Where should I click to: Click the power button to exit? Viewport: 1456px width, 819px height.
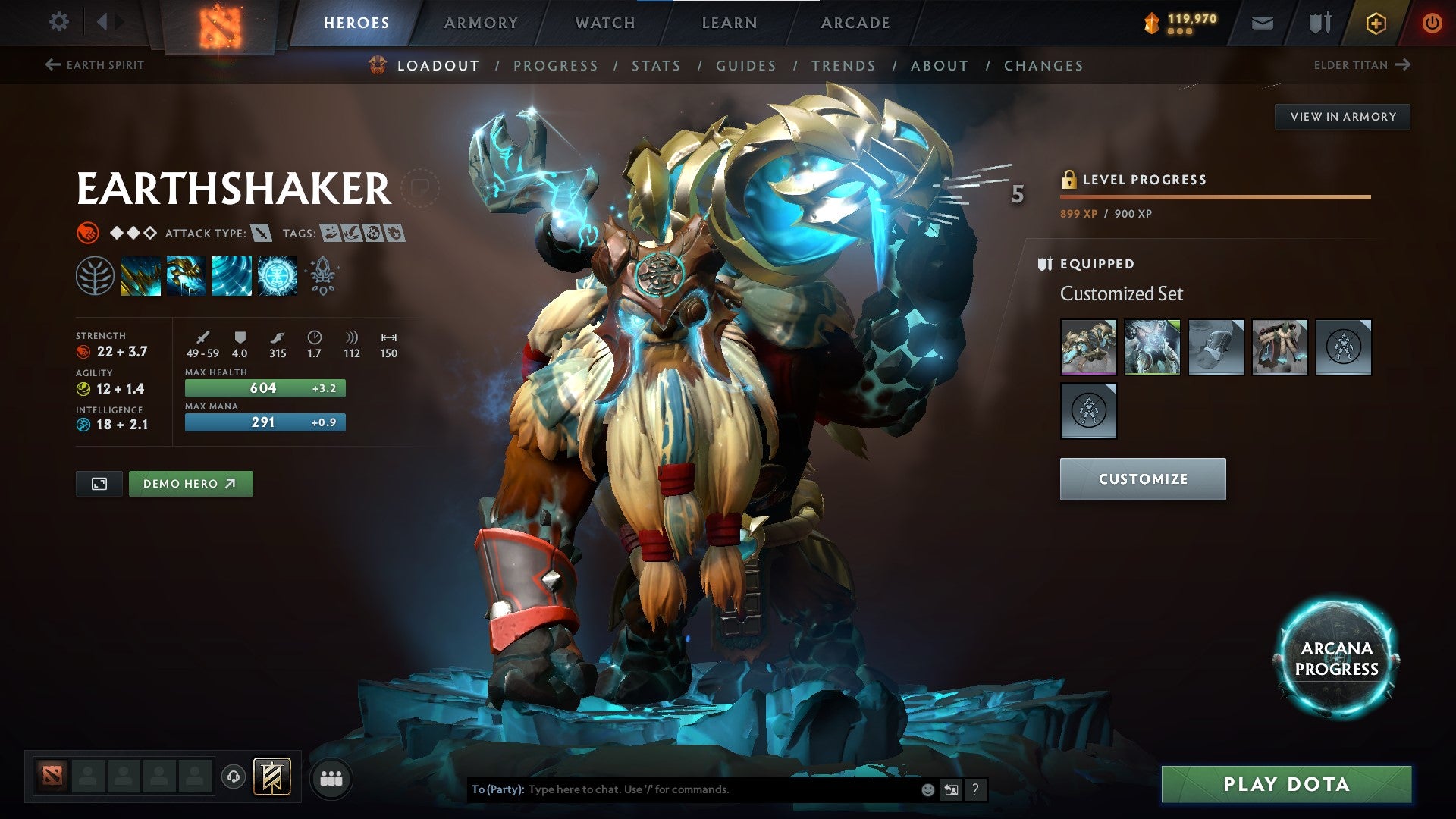coord(1432,22)
